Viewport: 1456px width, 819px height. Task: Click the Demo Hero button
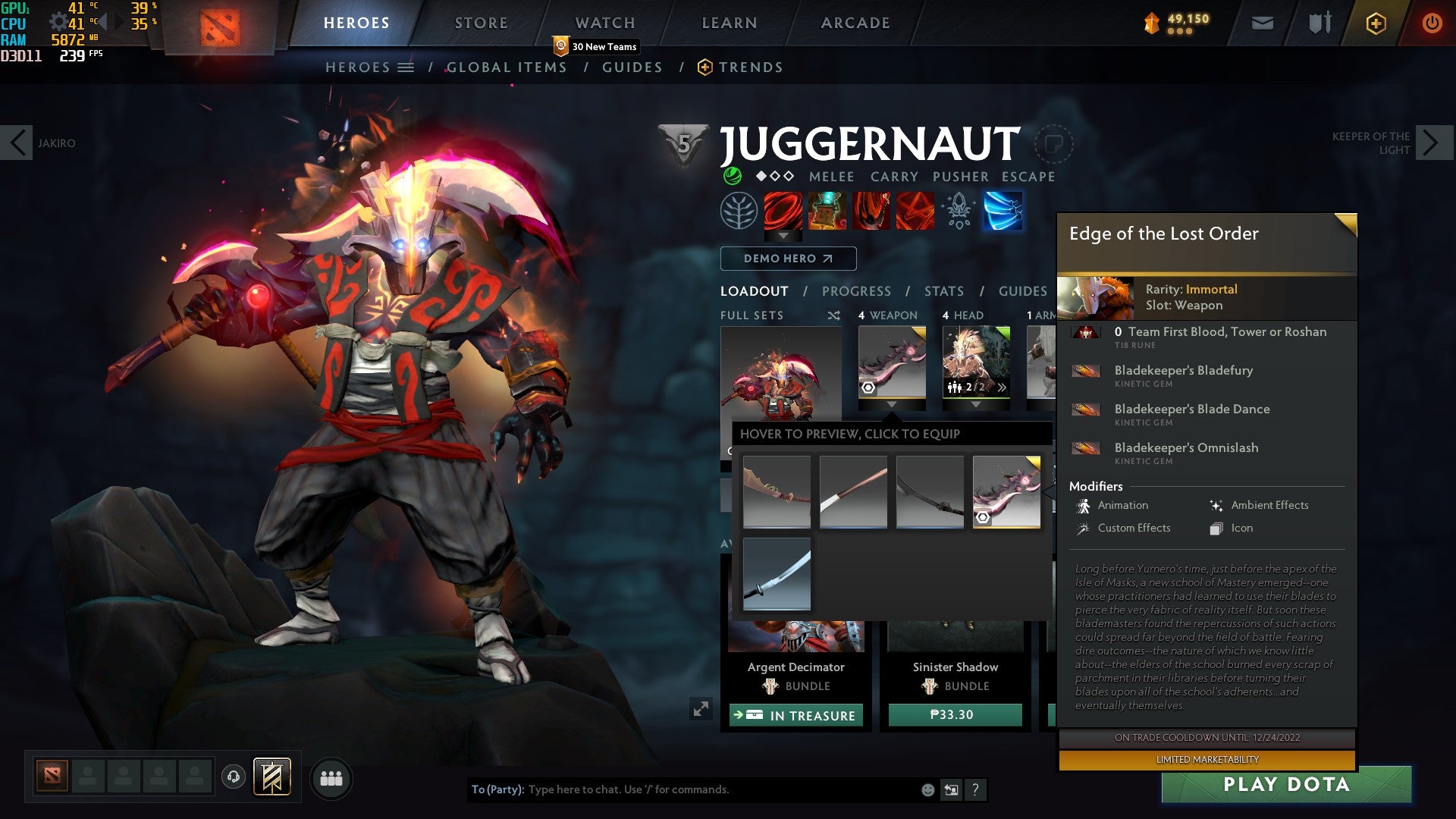(x=787, y=258)
